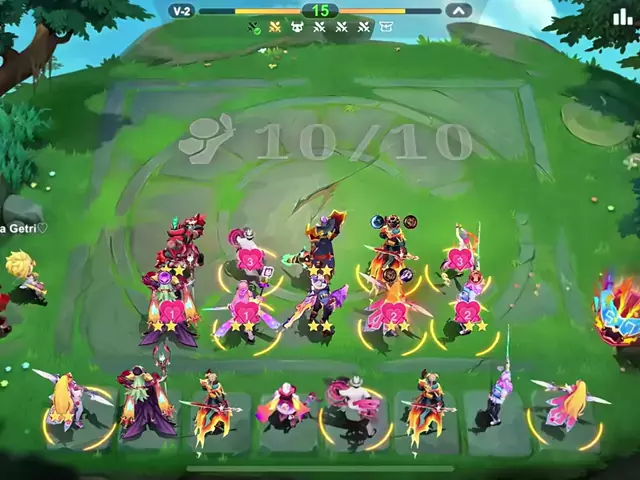
Task: Tap the V-2 stage indicator
Action: pos(181,10)
